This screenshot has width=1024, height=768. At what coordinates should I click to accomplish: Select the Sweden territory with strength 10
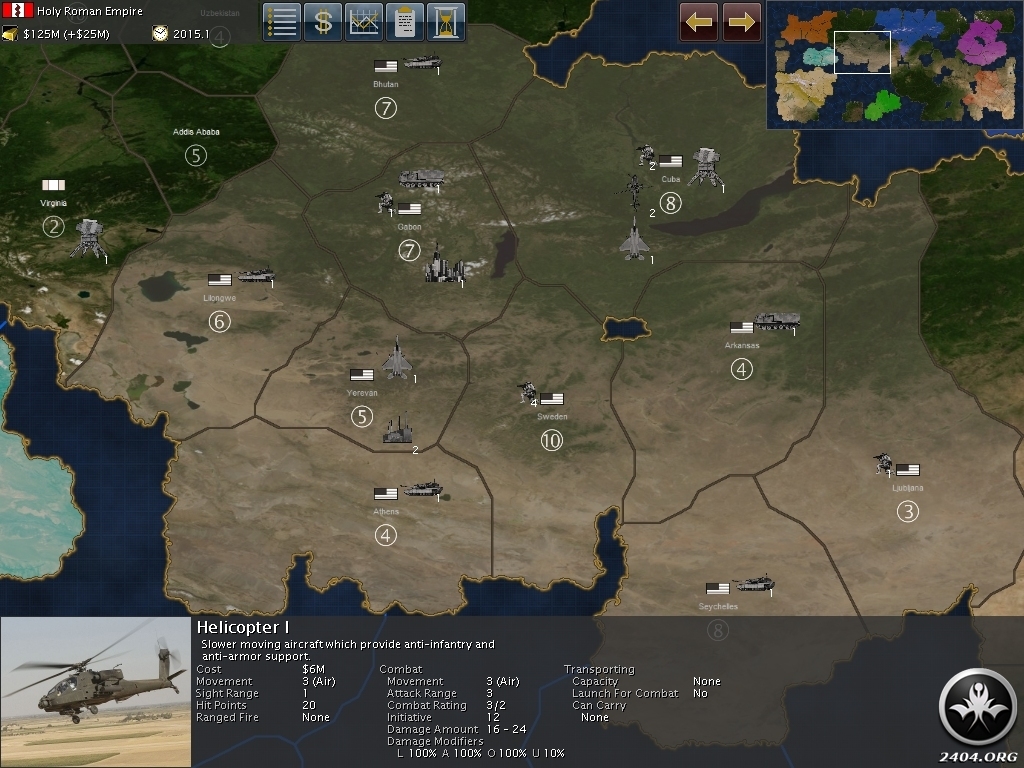[551, 440]
